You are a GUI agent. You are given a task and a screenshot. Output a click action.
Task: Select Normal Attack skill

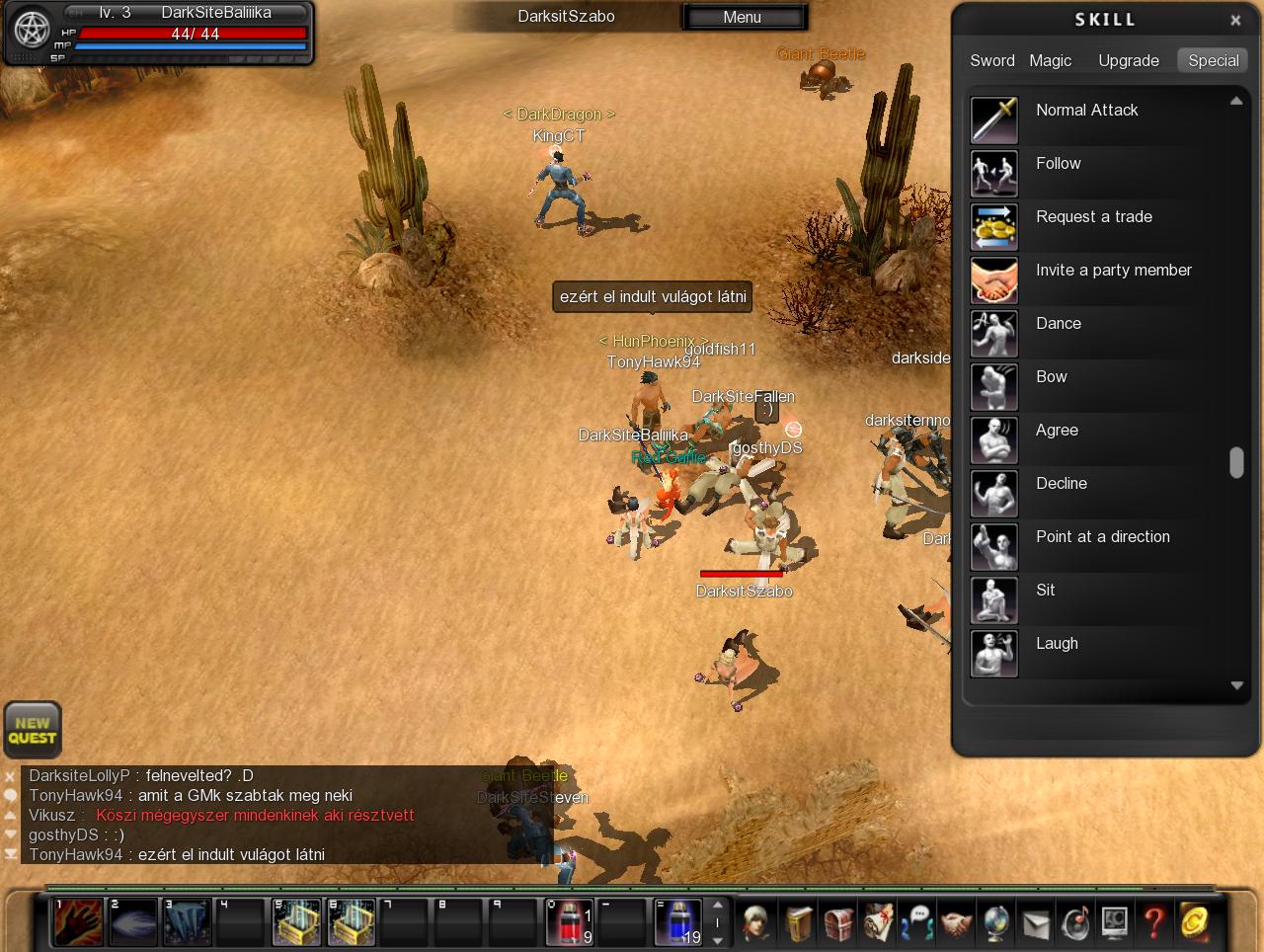(1086, 111)
